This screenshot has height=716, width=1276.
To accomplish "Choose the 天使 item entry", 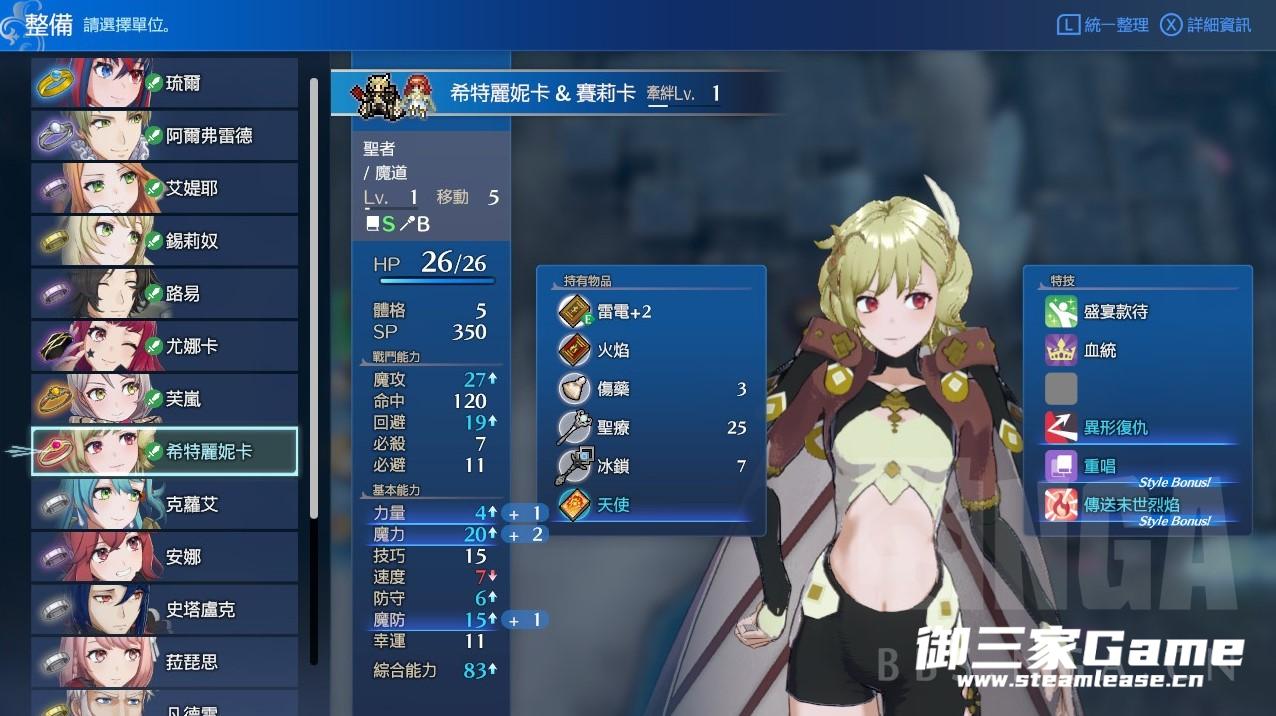I will pos(651,505).
